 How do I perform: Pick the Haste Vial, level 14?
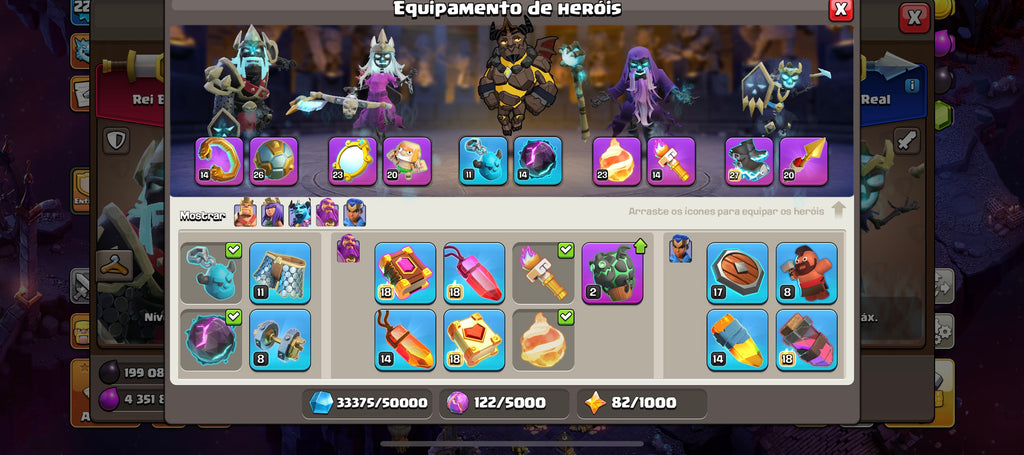pyautogui.click(x=737, y=340)
